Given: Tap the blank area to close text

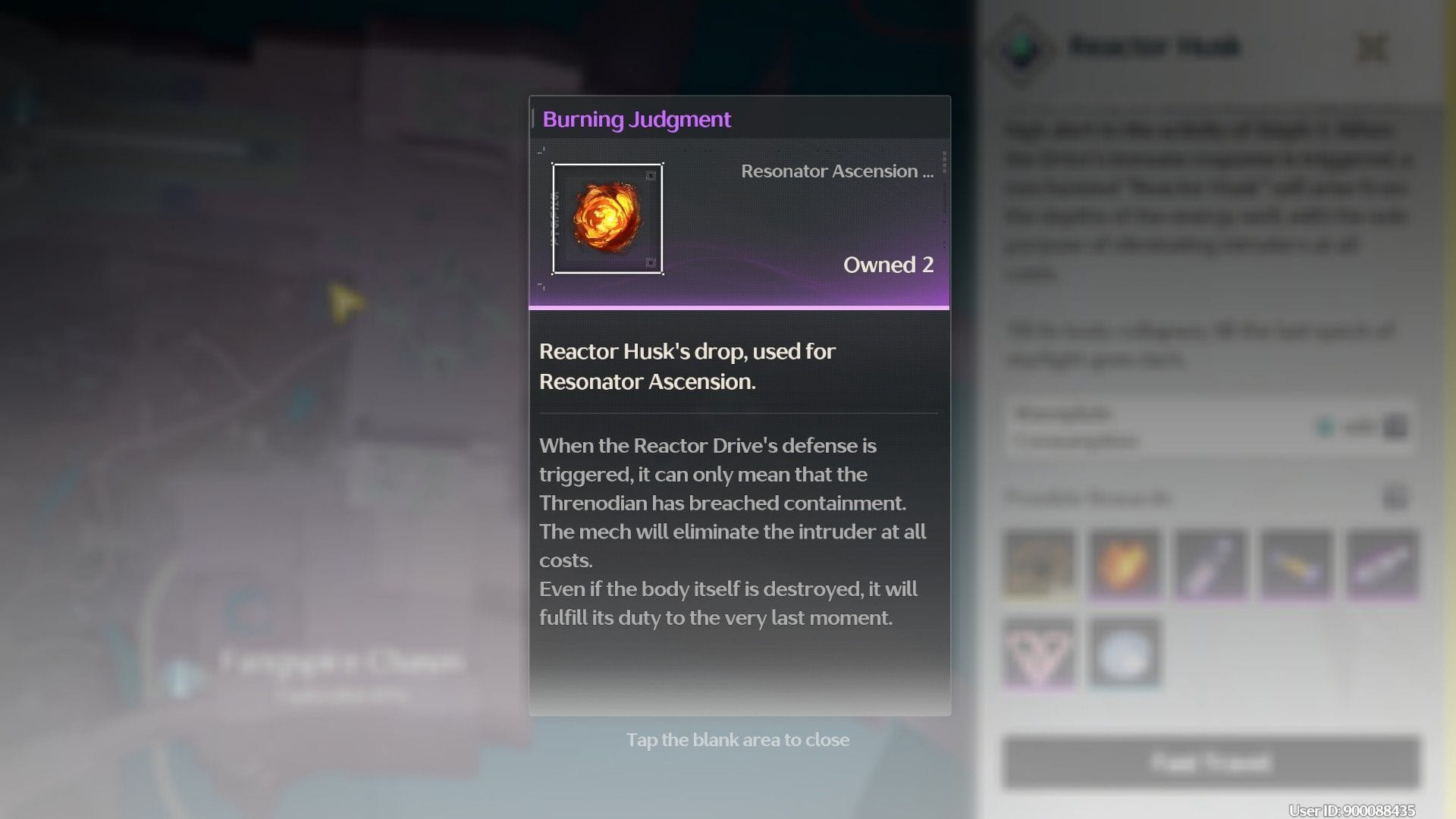Looking at the screenshot, I should [737, 740].
